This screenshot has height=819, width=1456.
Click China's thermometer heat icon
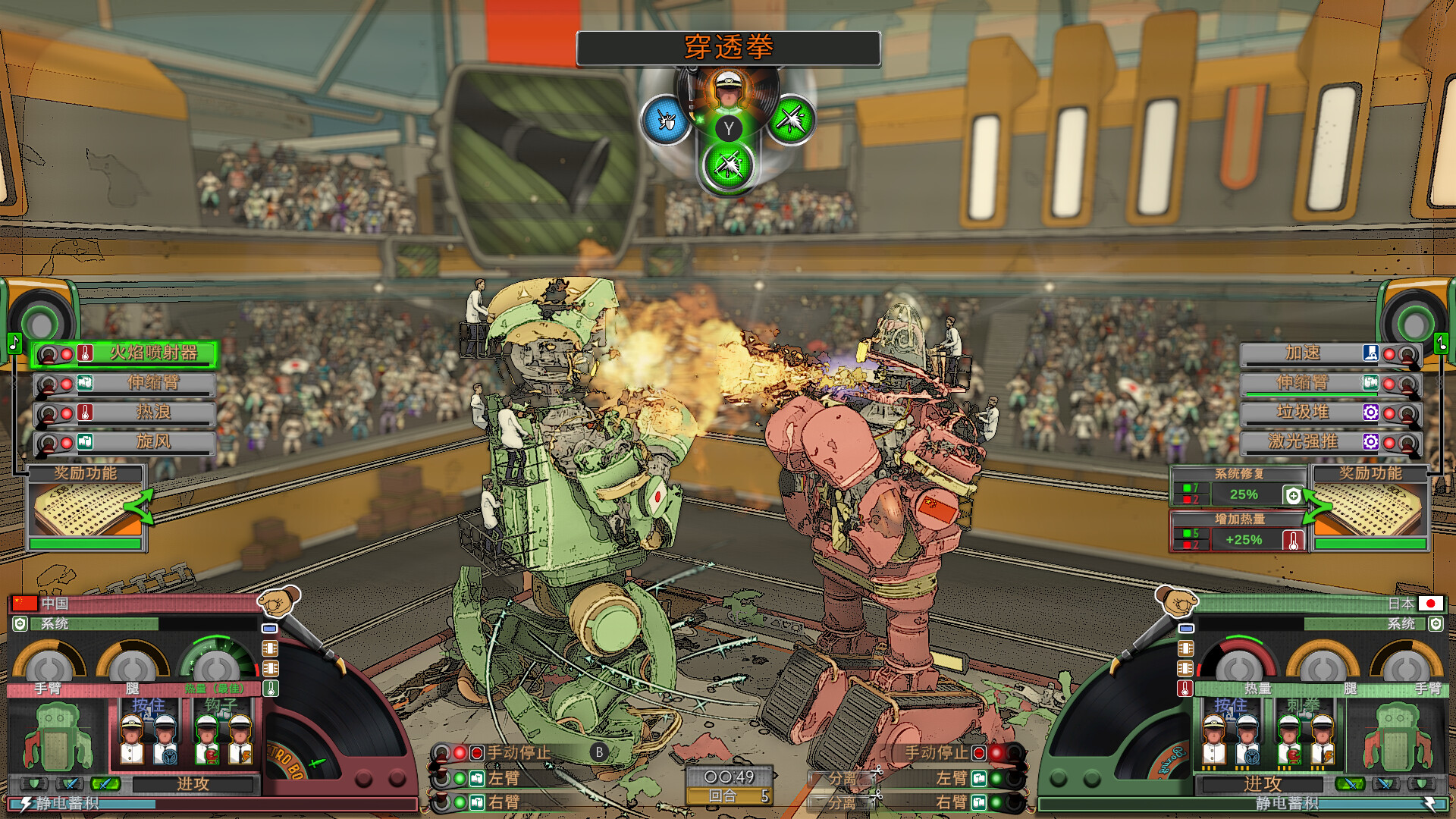(271, 689)
